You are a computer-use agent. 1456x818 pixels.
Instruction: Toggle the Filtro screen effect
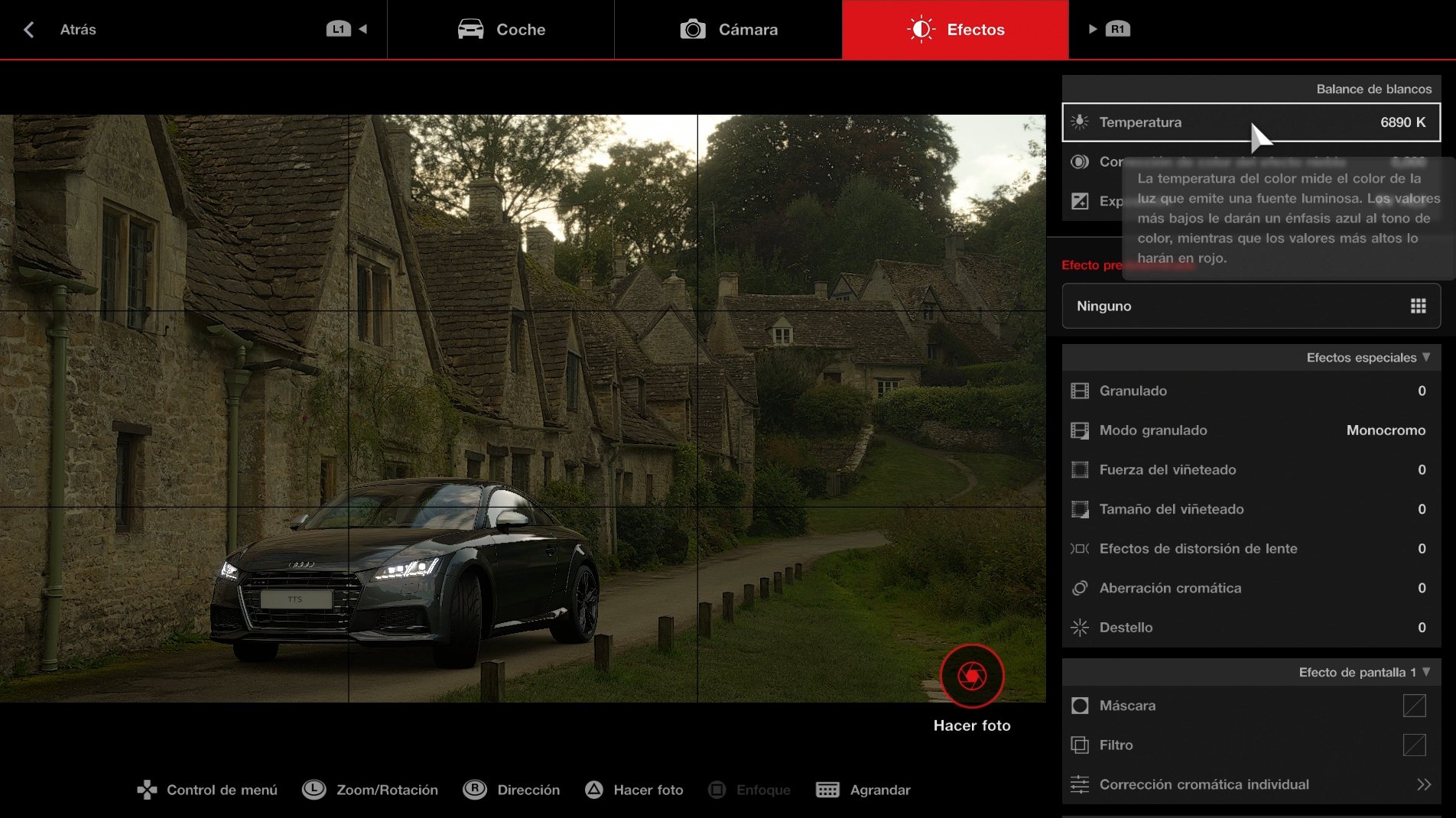(1414, 745)
